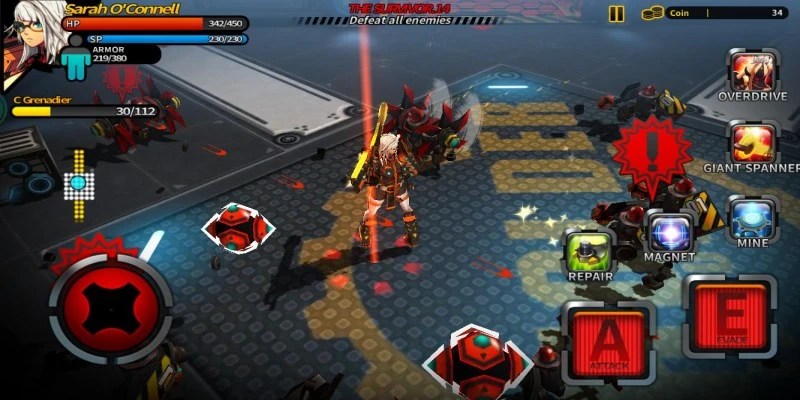Deploy the Mine skill
The height and width of the screenshot is (400, 800).
point(754,217)
